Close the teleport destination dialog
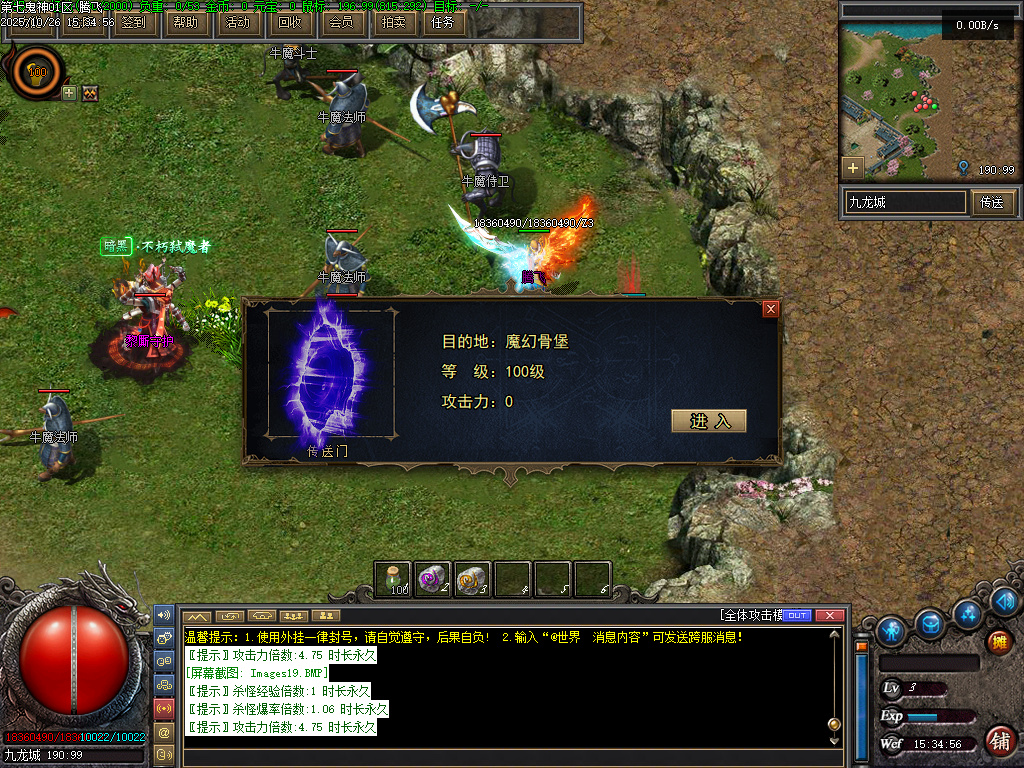This screenshot has width=1024, height=768. click(770, 309)
